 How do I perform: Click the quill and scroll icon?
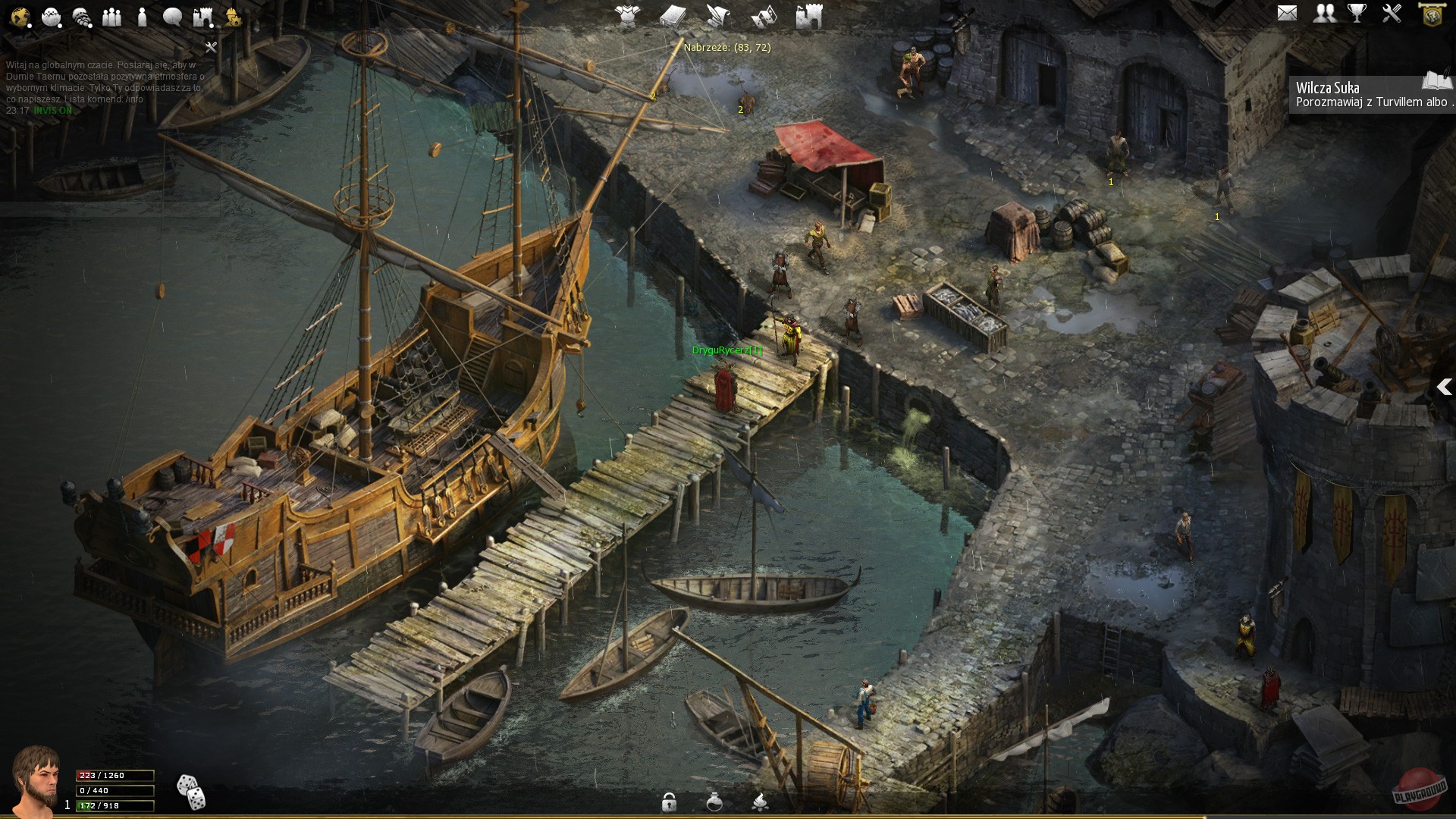718,15
